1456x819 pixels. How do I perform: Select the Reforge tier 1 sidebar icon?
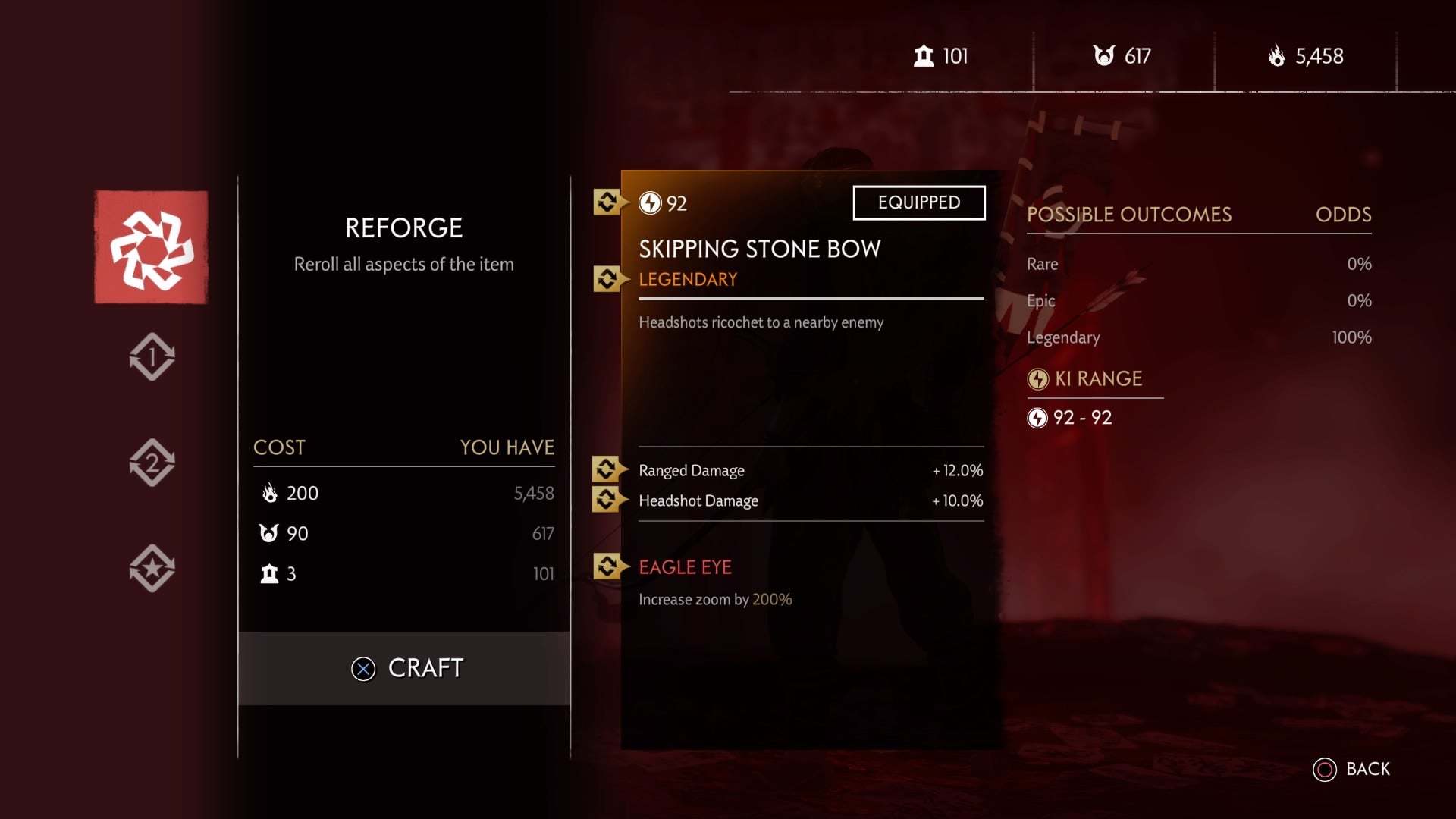click(152, 356)
